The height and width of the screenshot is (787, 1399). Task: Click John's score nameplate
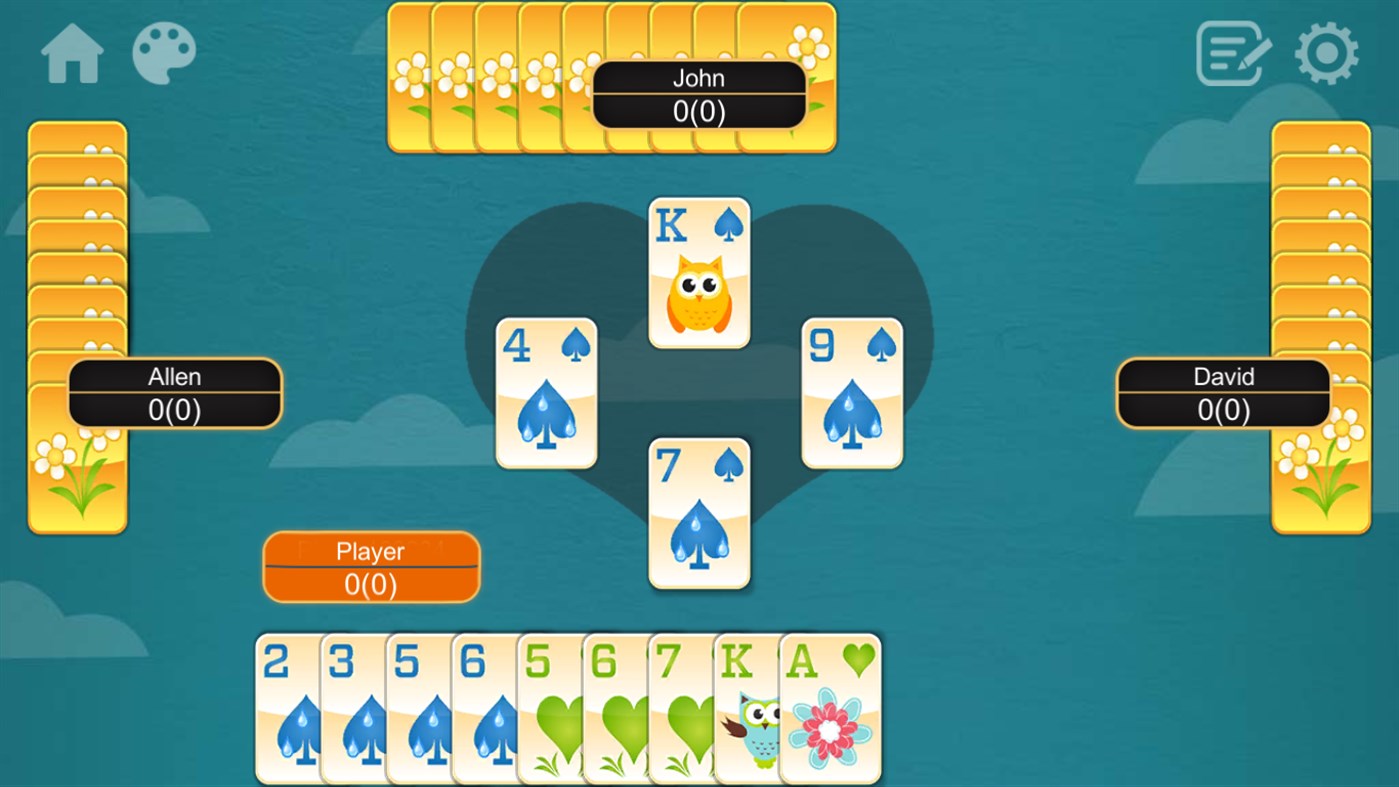tap(699, 94)
